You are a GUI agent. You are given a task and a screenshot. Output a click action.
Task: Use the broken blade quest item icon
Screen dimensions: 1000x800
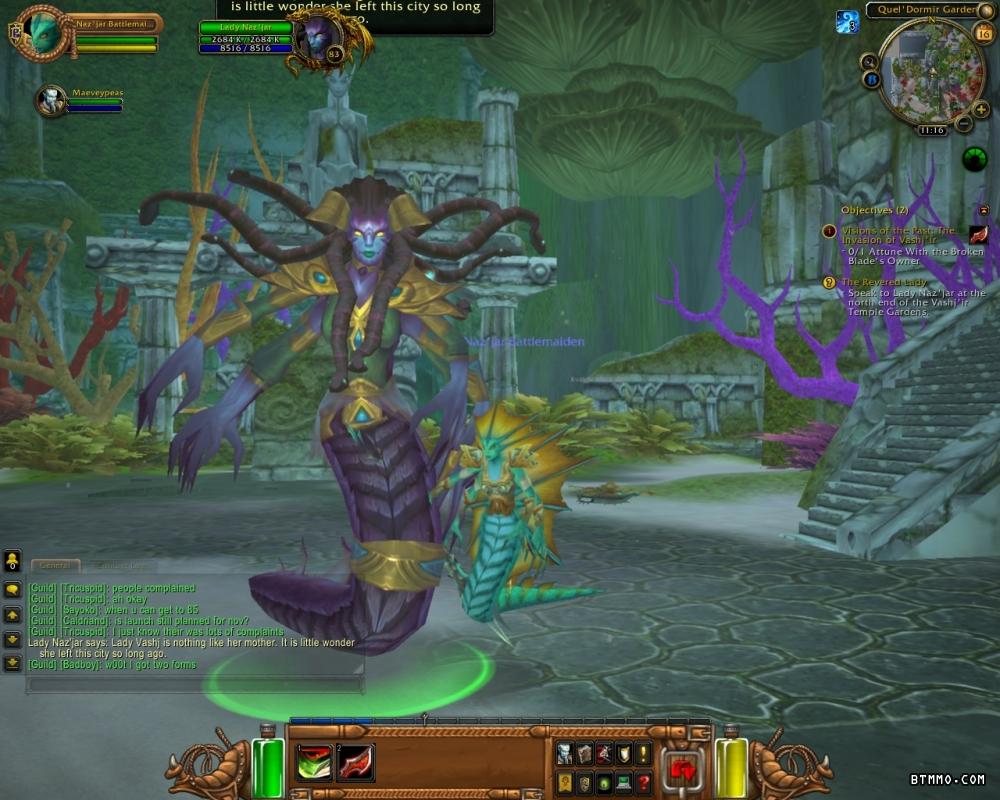(x=978, y=235)
